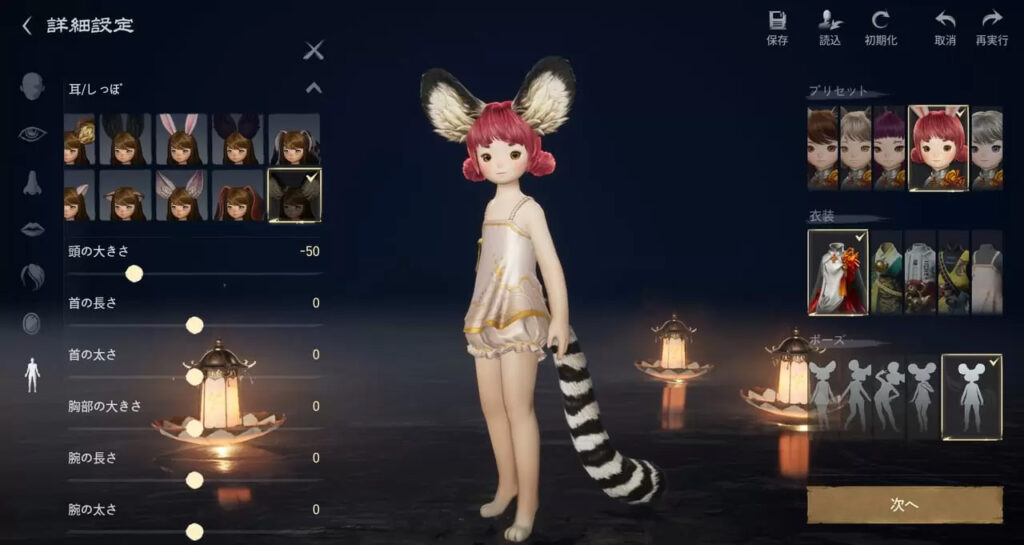Pick the gray-haired blue-eyed preset
The width and height of the screenshot is (1024, 545).
click(986, 148)
